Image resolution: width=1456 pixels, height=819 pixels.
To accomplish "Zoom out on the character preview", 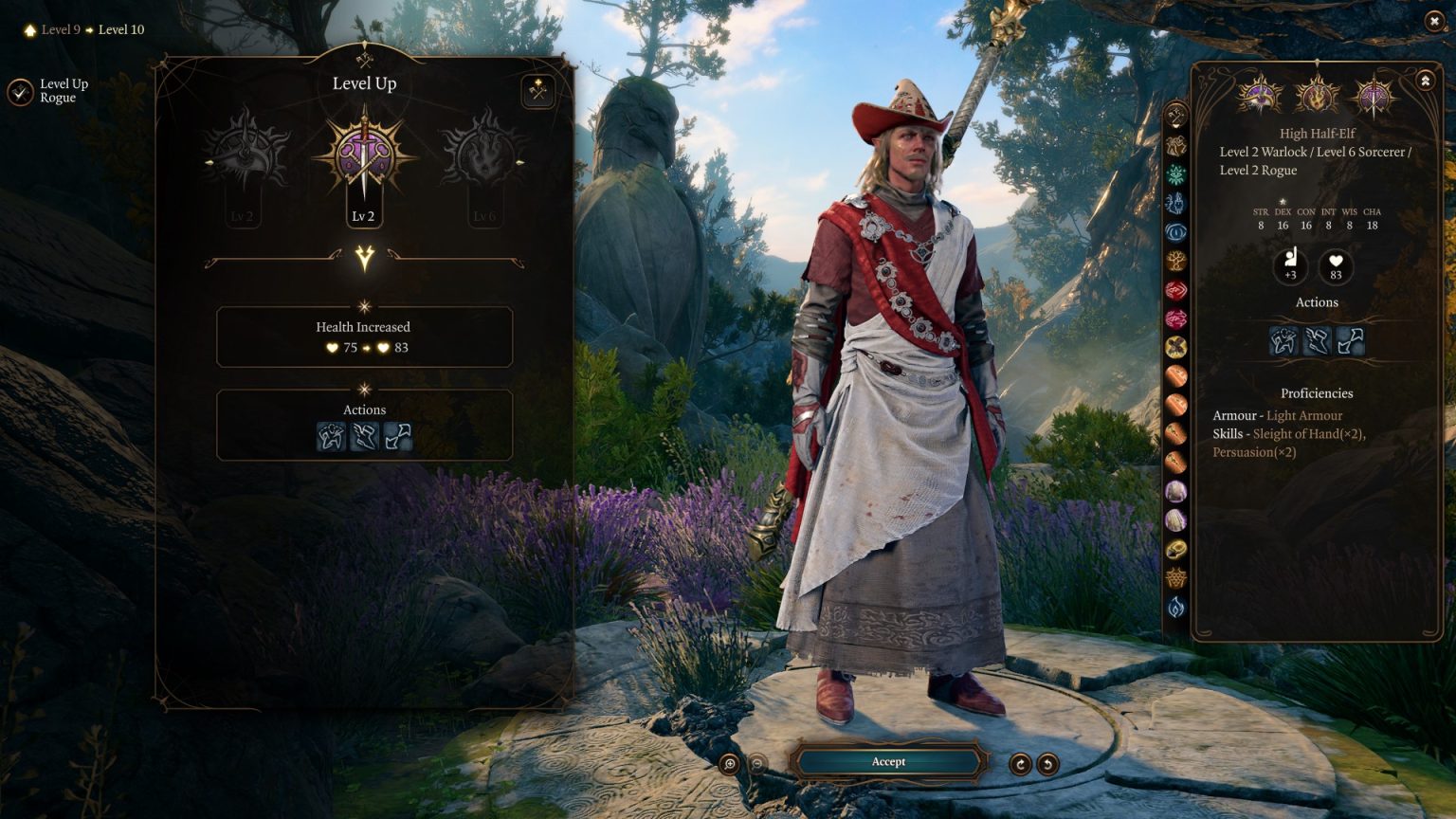I will pyautogui.click(x=757, y=764).
